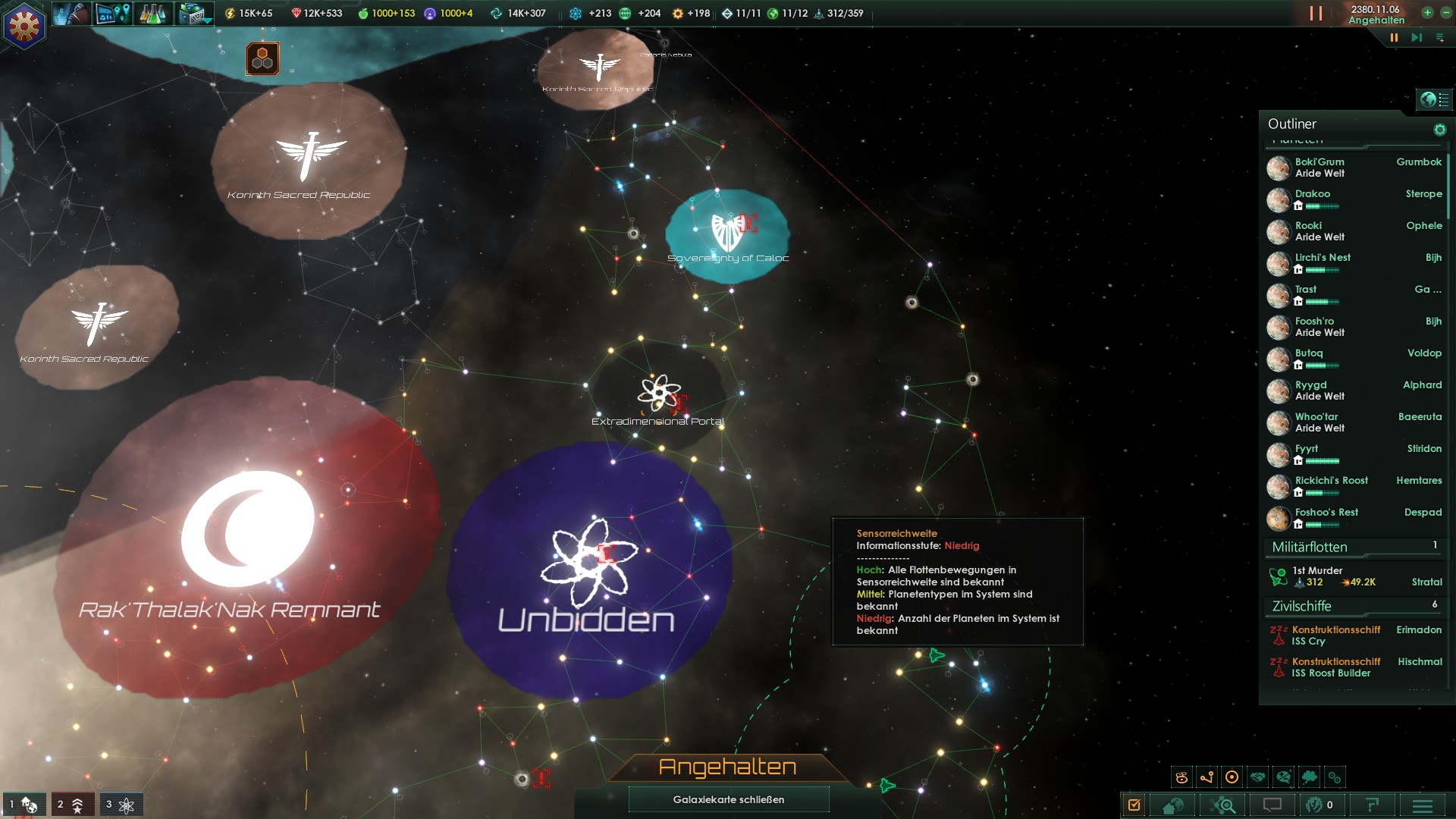Toggle the thought-cloud map mode
The height and width of the screenshot is (819, 1456).
tap(1309, 777)
